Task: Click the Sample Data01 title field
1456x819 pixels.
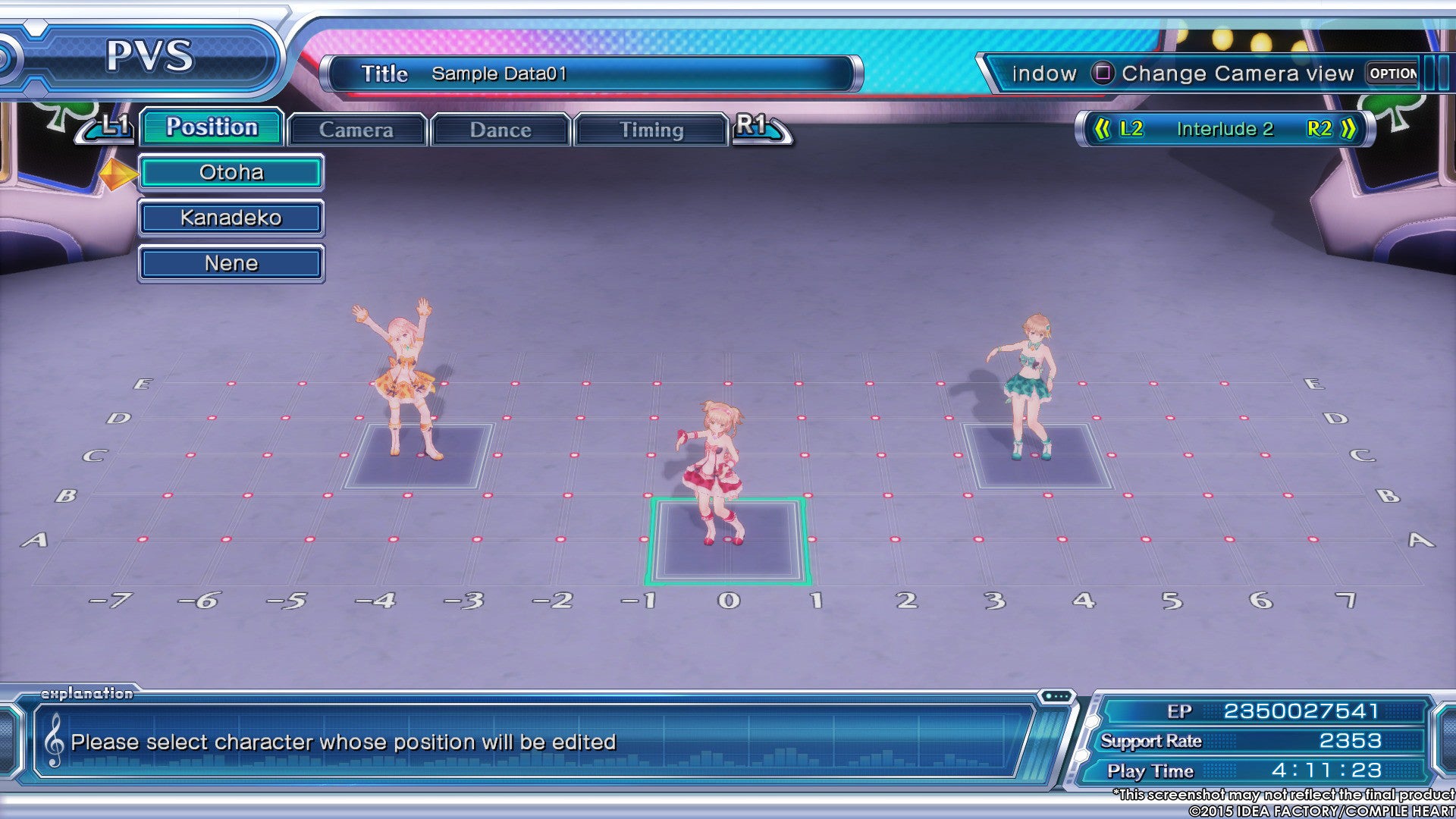Action: pyautogui.click(x=591, y=74)
